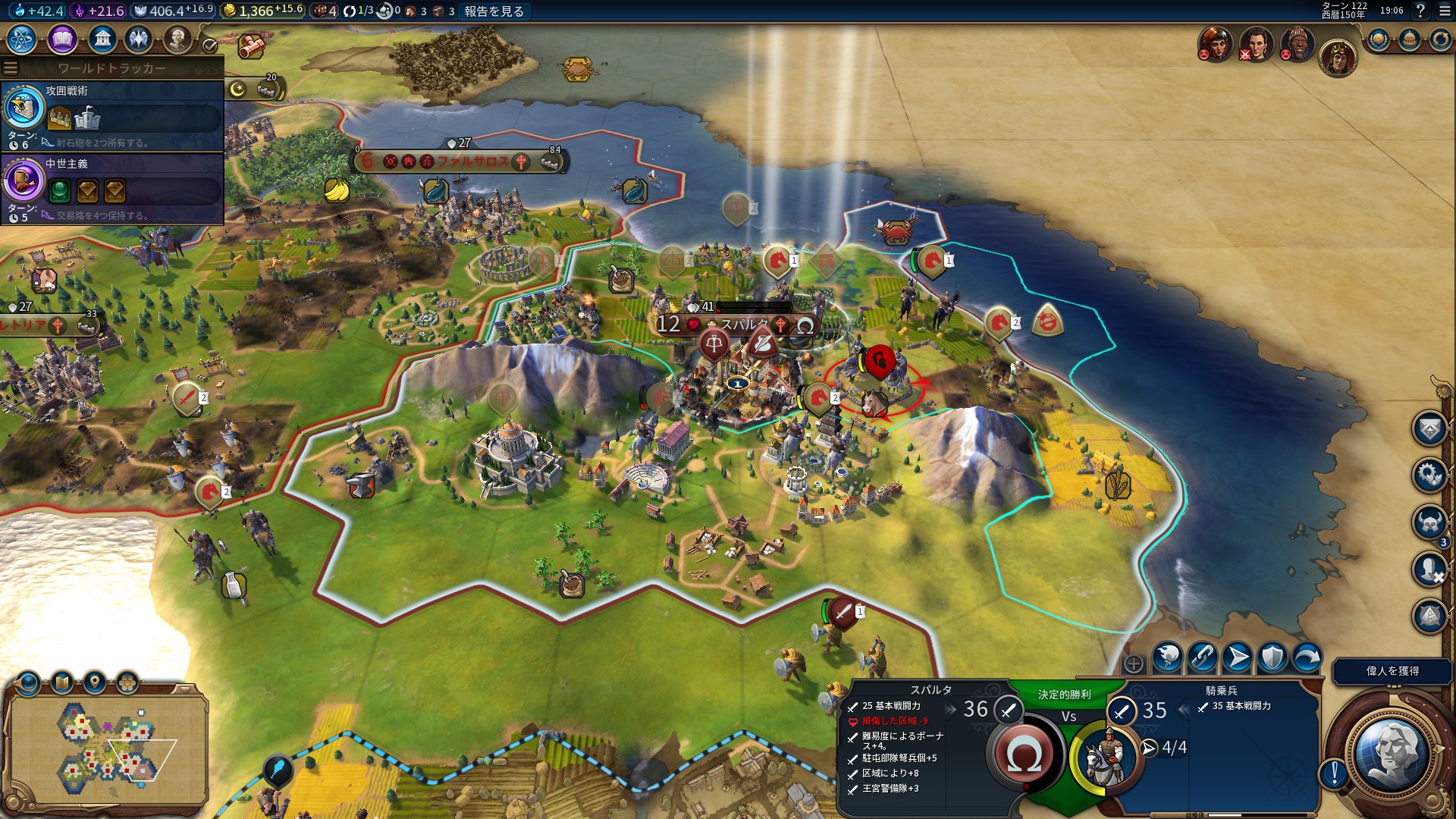Choose the fortify shield unit action
This screenshot has height=819, width=1456.
[1272, 657]
